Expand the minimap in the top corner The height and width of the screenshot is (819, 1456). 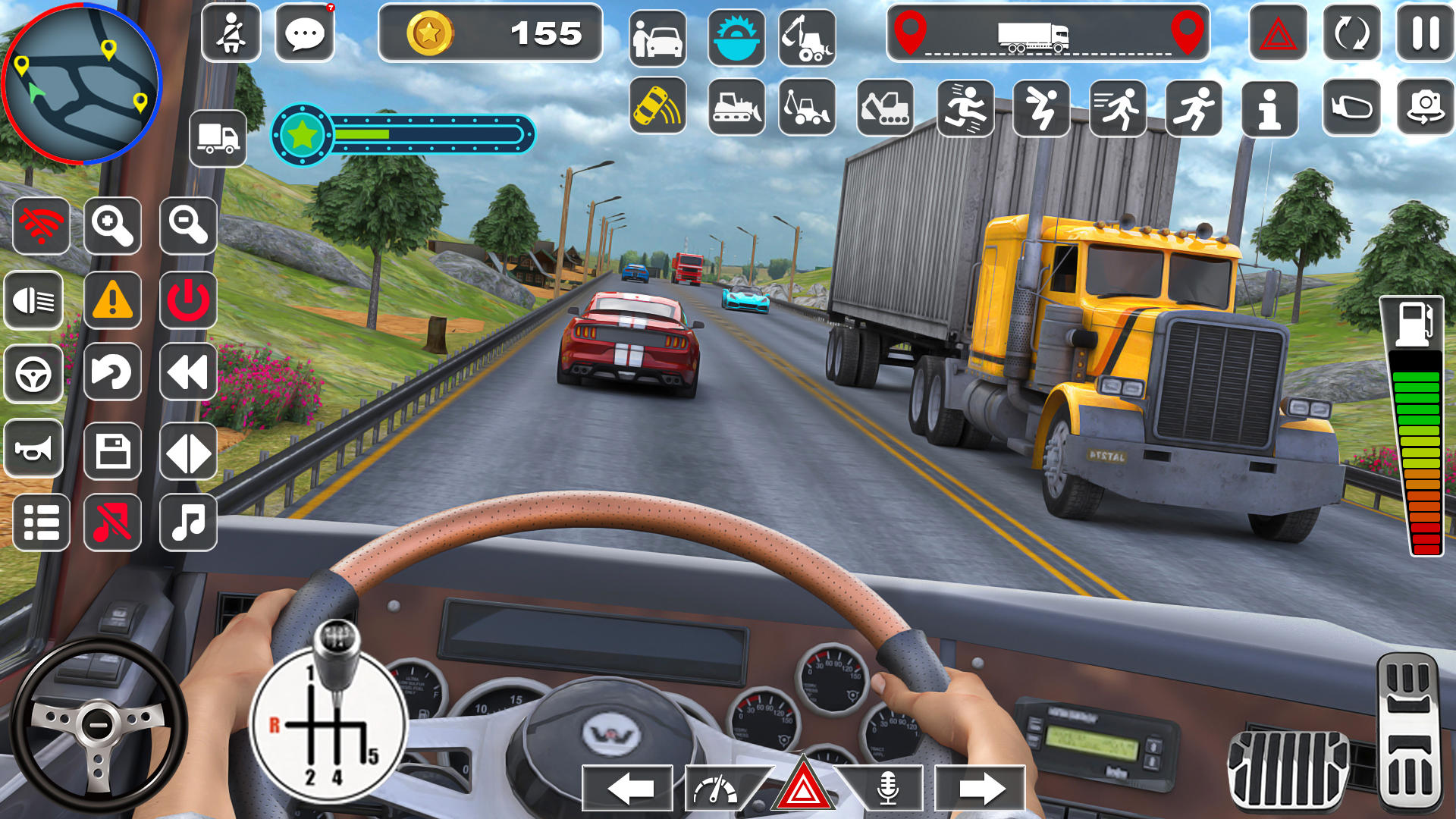(x=83, y=83)
